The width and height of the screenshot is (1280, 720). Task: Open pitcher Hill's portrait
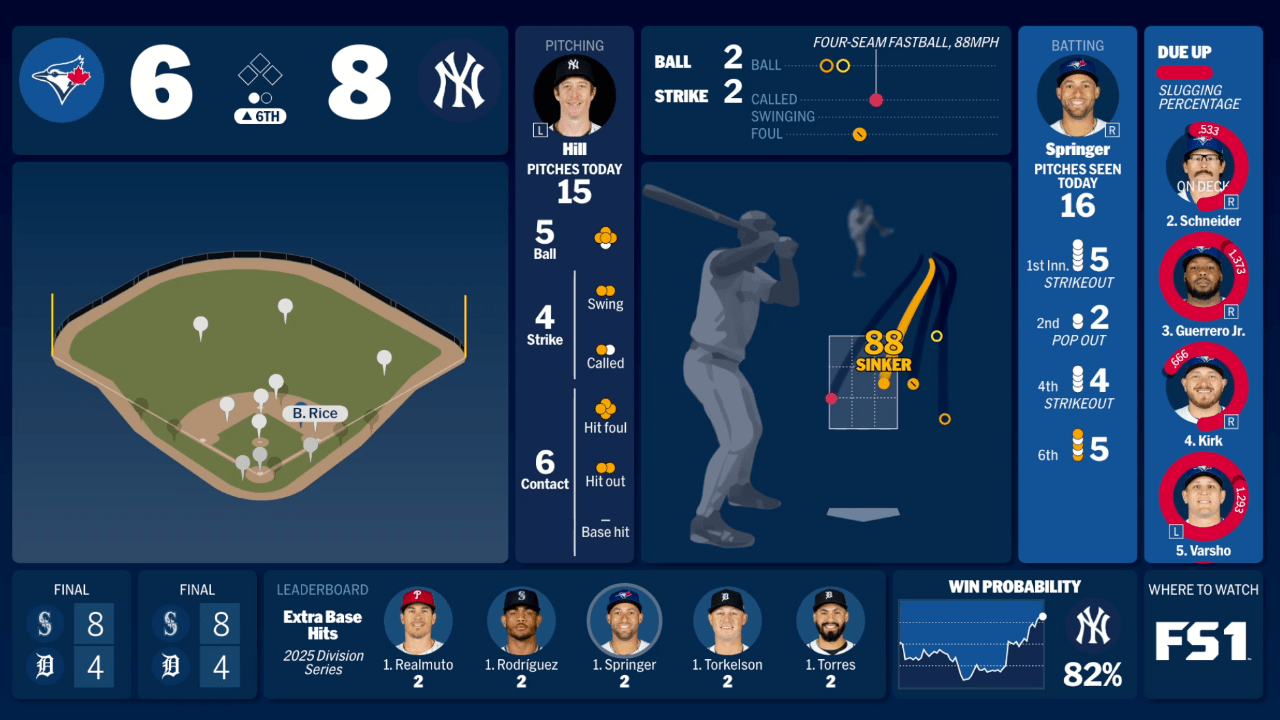click(x=574, y=95)
